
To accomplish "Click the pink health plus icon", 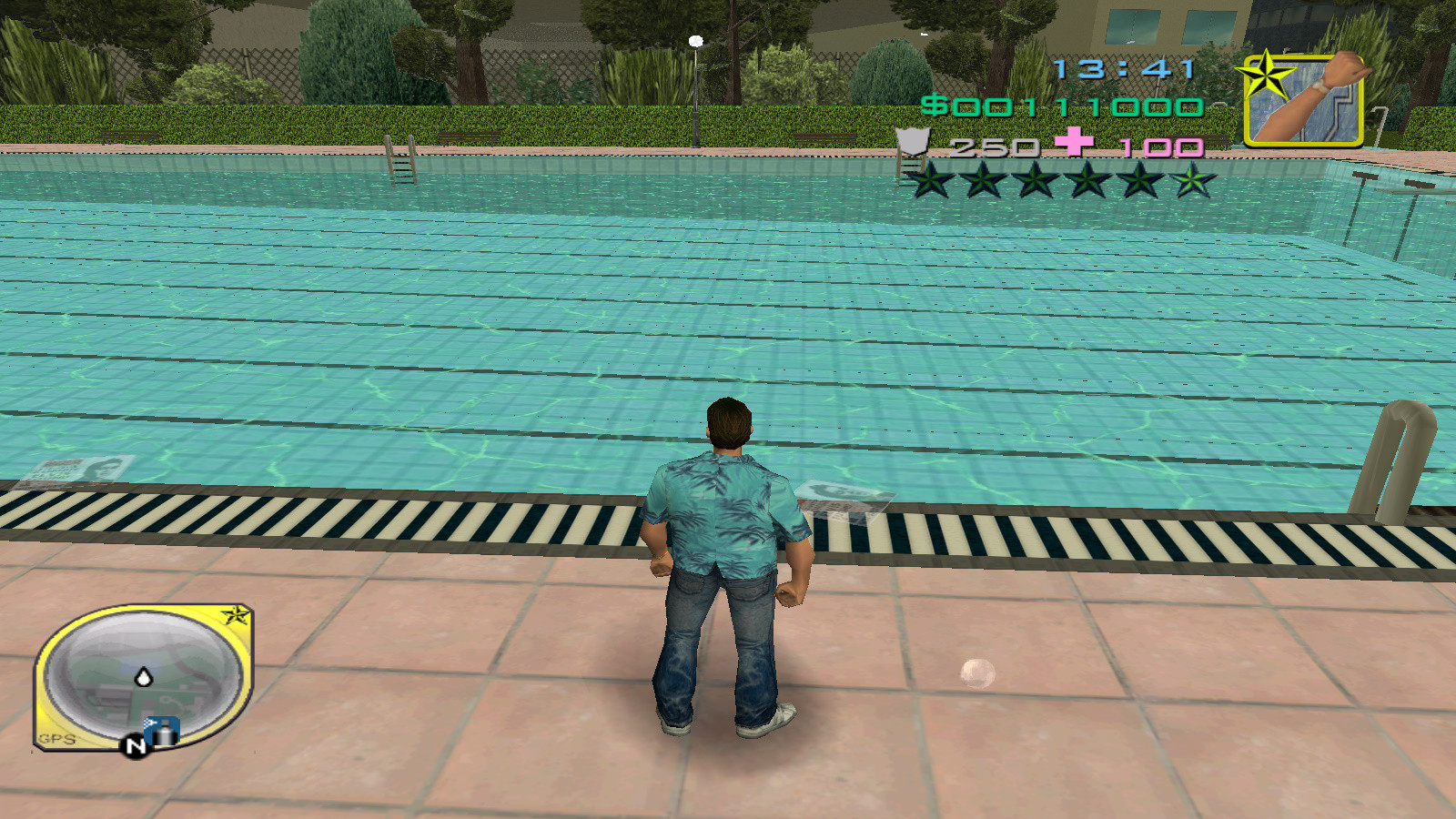I will pyautogui.click(x=1076, y=143).
